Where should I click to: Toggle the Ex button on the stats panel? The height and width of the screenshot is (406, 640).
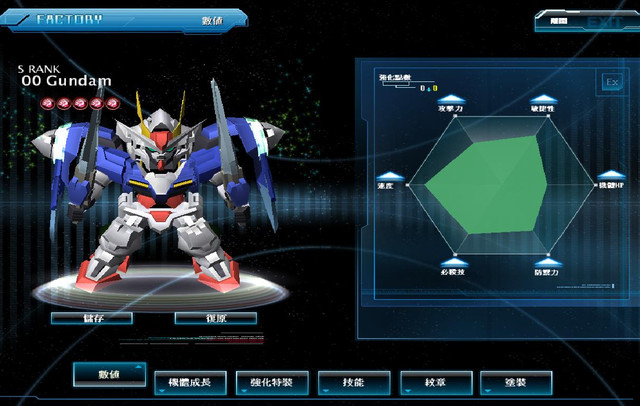610,81
